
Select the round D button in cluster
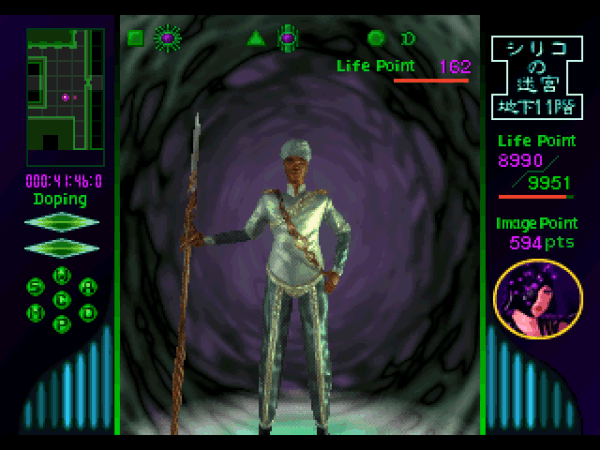[x=88, y=312]
